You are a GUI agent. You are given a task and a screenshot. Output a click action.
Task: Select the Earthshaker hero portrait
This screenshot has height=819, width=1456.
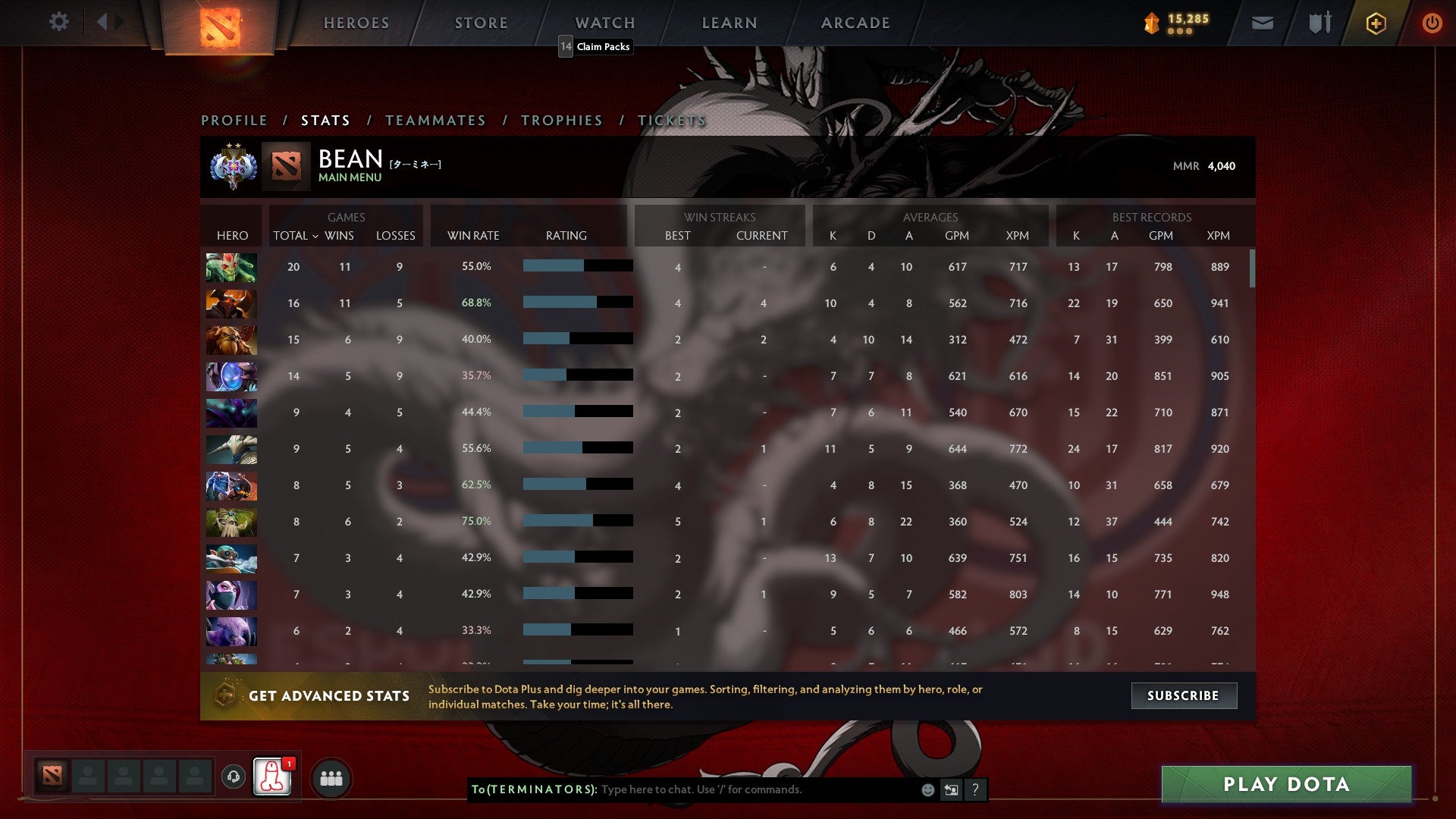click(231, 340)
